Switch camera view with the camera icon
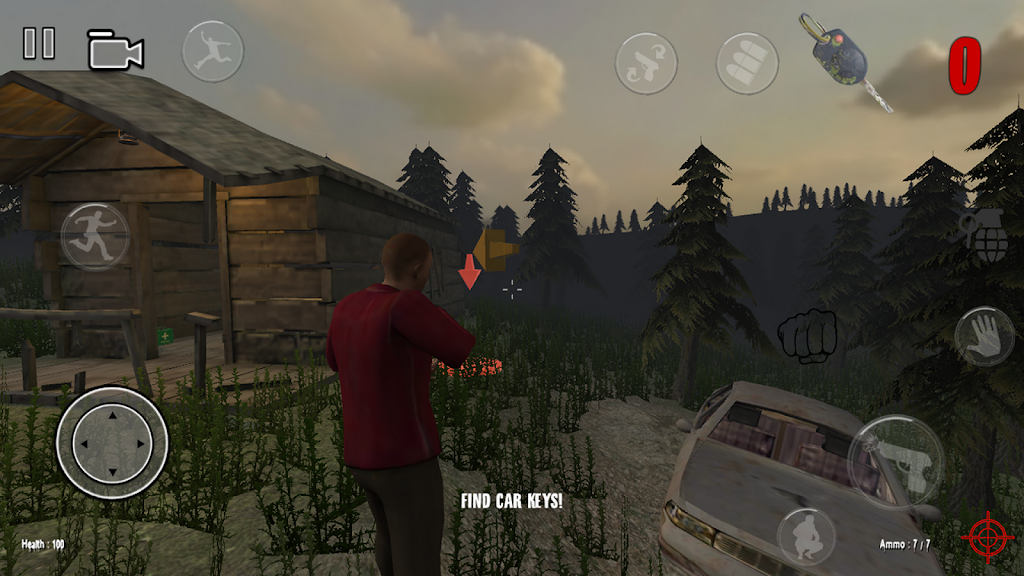The height and width of the screenshot is (576, 1024). [115, 50]
